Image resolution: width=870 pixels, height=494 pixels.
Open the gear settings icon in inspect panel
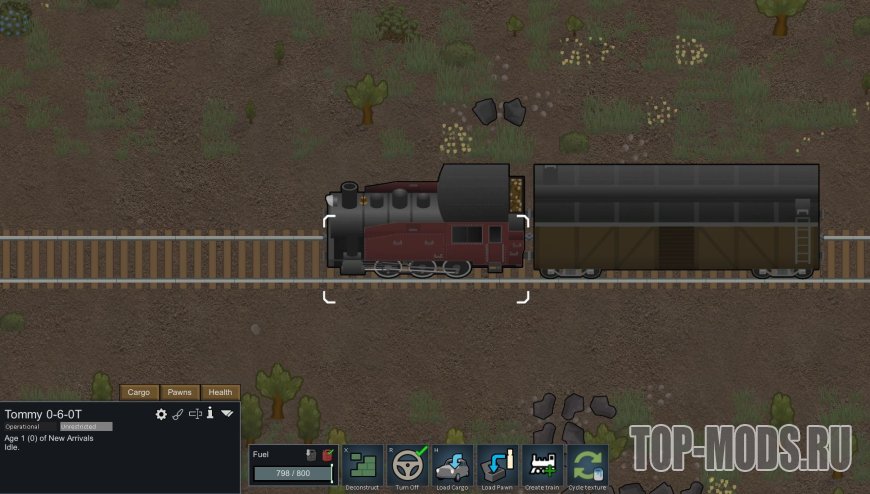click(x=161, y=414)
